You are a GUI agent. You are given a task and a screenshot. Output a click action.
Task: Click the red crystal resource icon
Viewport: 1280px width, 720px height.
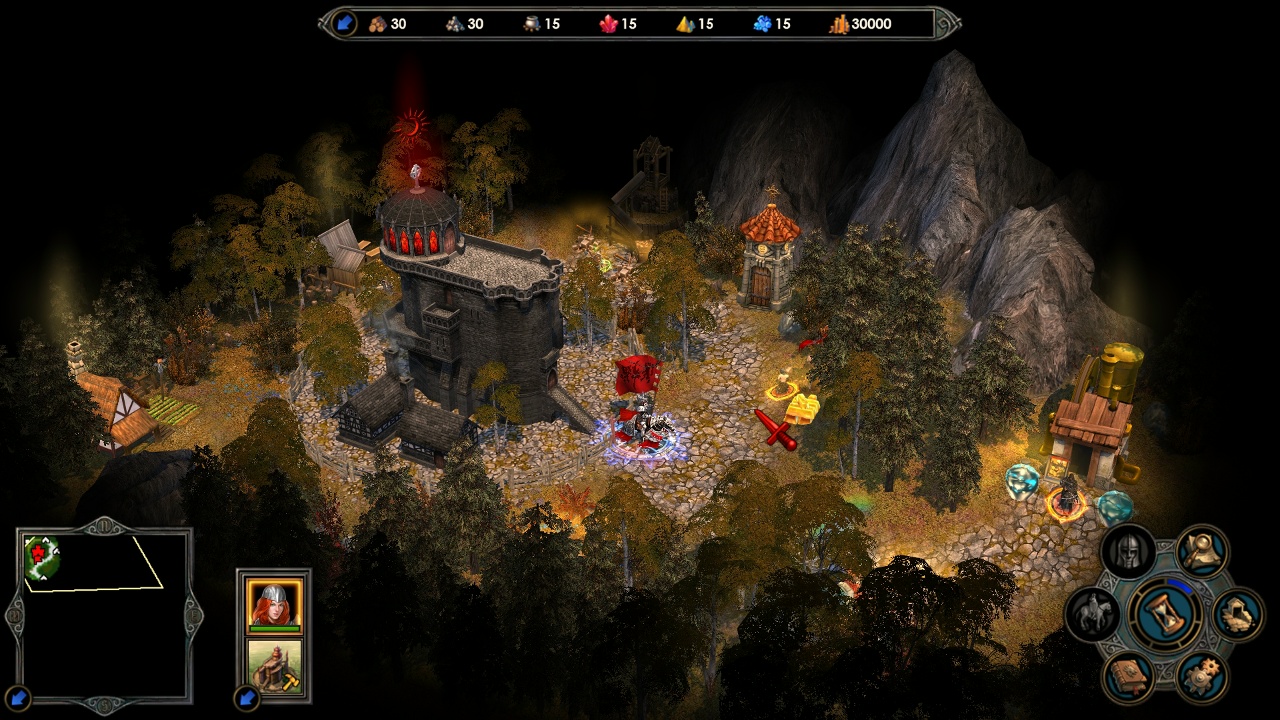(608, 24)
